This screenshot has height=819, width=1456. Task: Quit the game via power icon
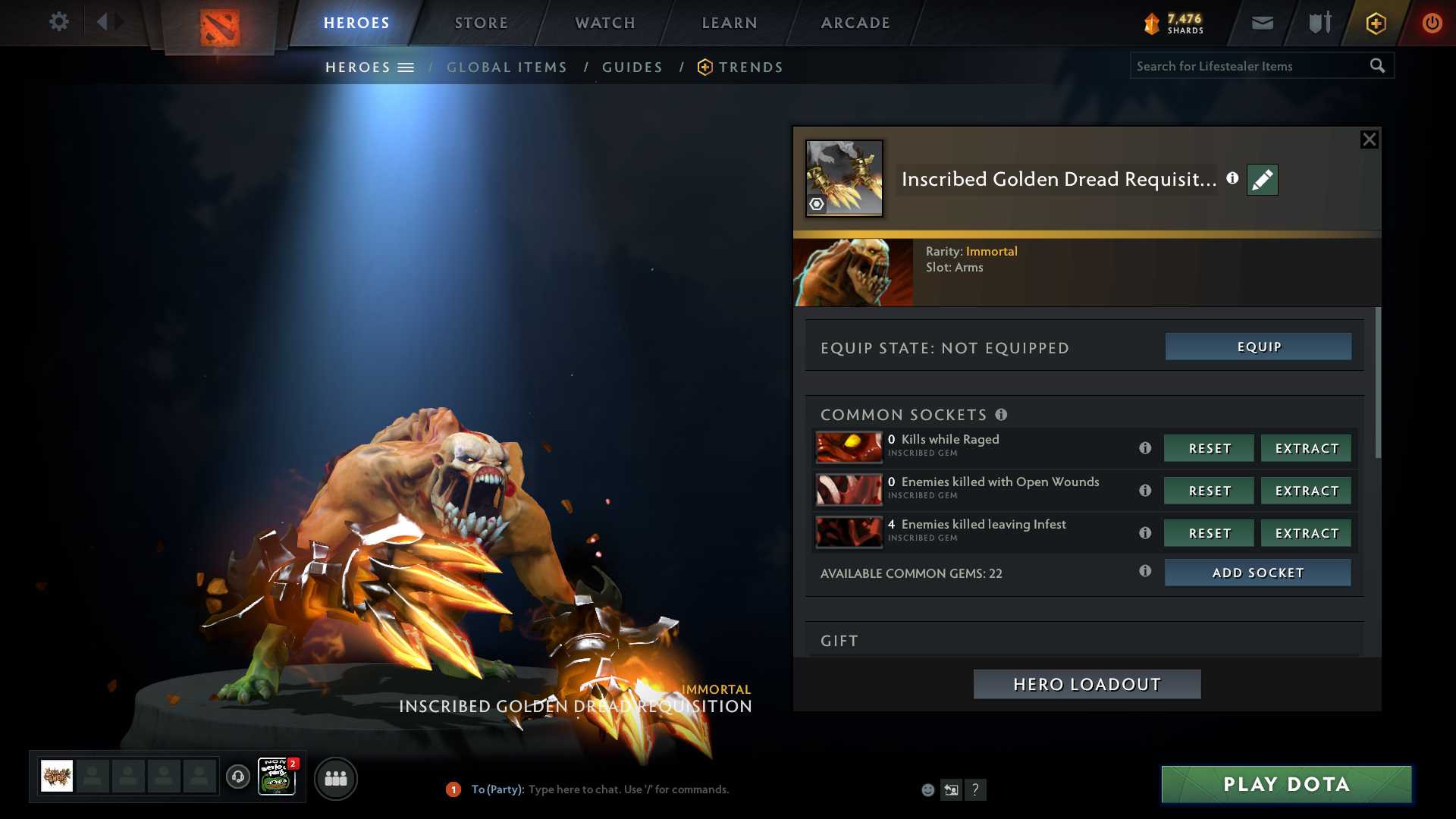point(1432,23)
